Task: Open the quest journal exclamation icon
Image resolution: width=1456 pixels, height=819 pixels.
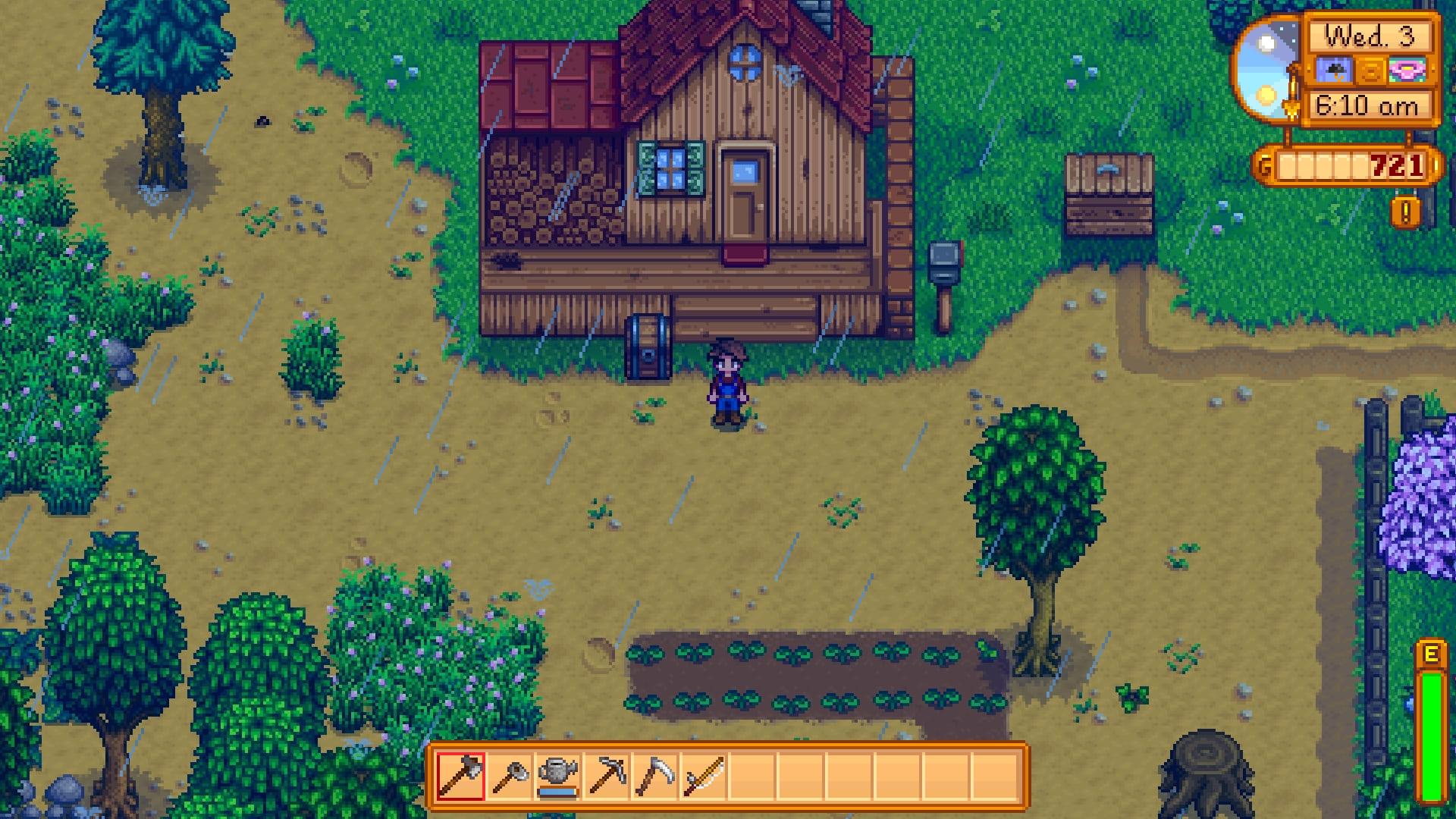Action: click(x=1405, y=213)
